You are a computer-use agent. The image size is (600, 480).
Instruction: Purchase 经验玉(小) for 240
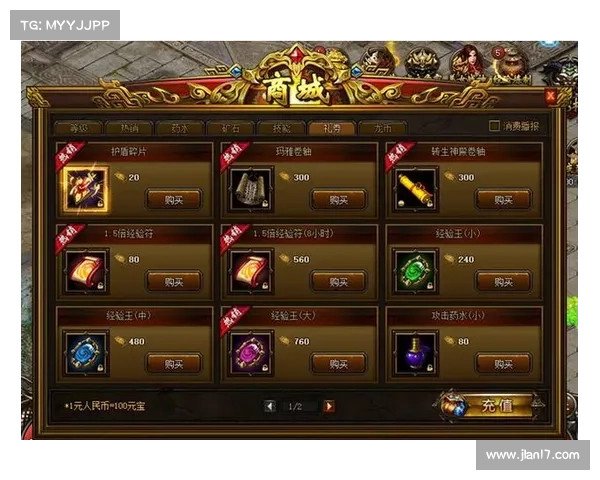[x=503, y=281]
